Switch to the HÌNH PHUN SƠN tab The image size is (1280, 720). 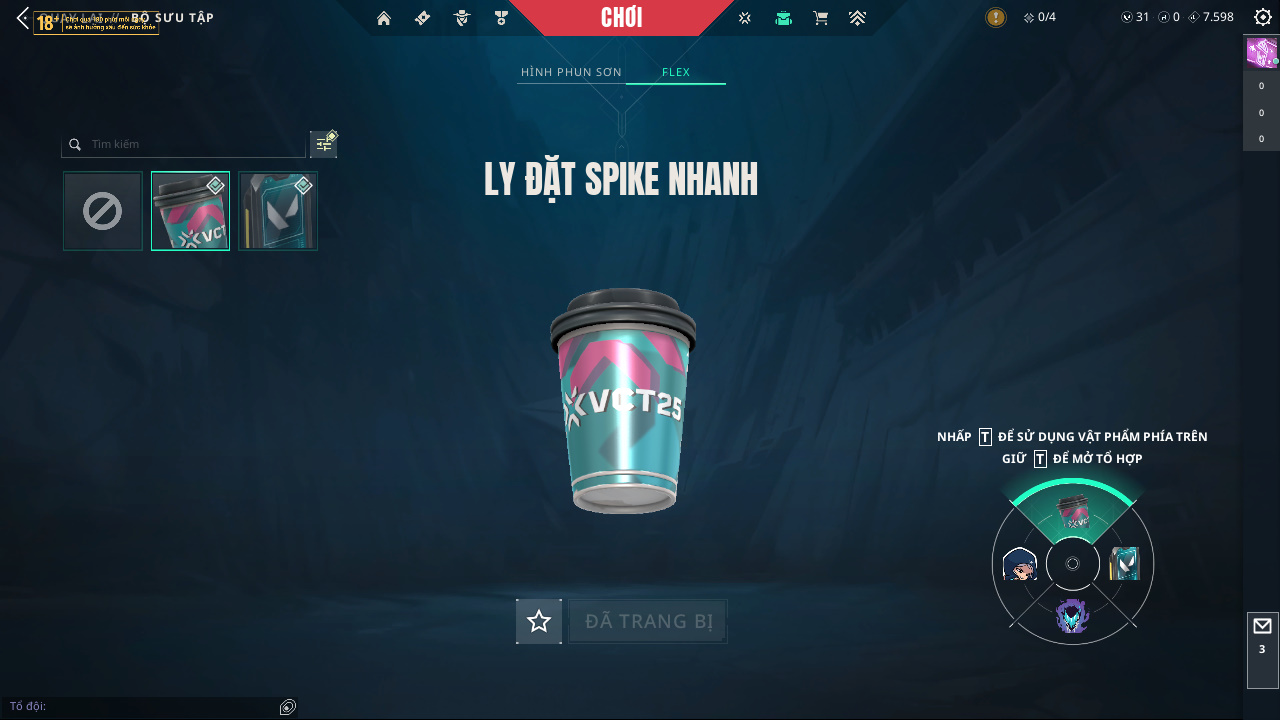coord(571,72)
